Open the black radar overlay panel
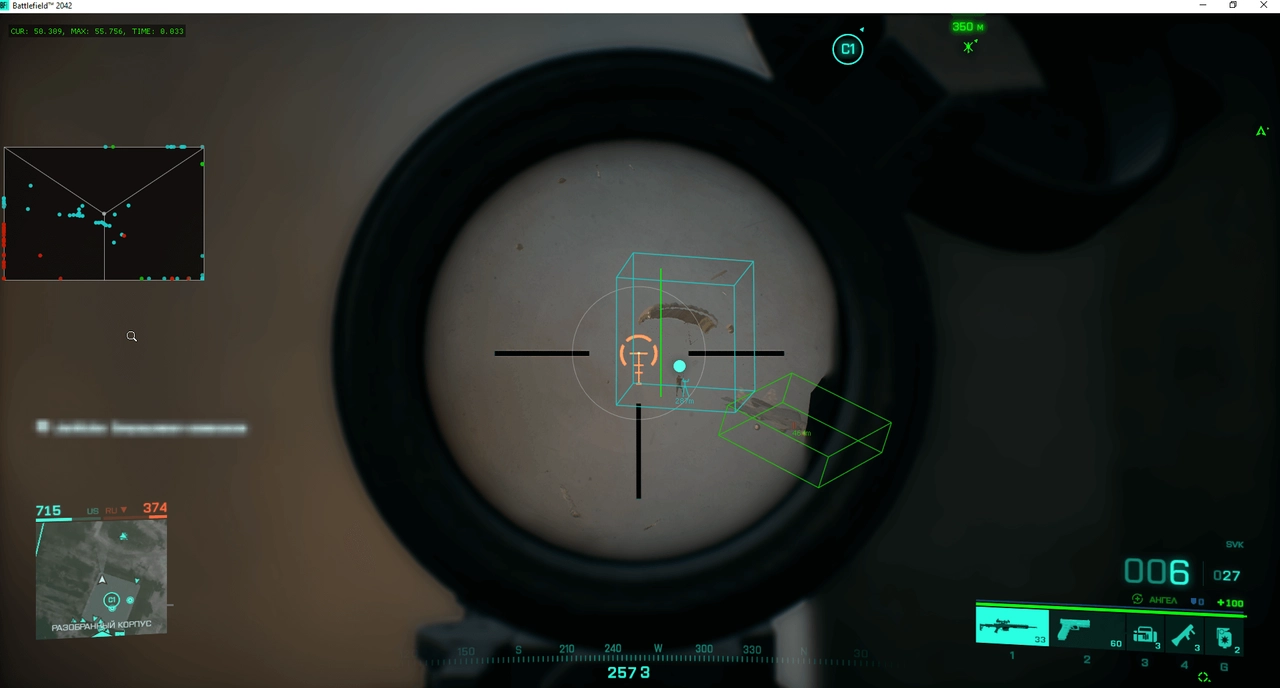Screen dimensions: 1280x688 coord(104,213)
